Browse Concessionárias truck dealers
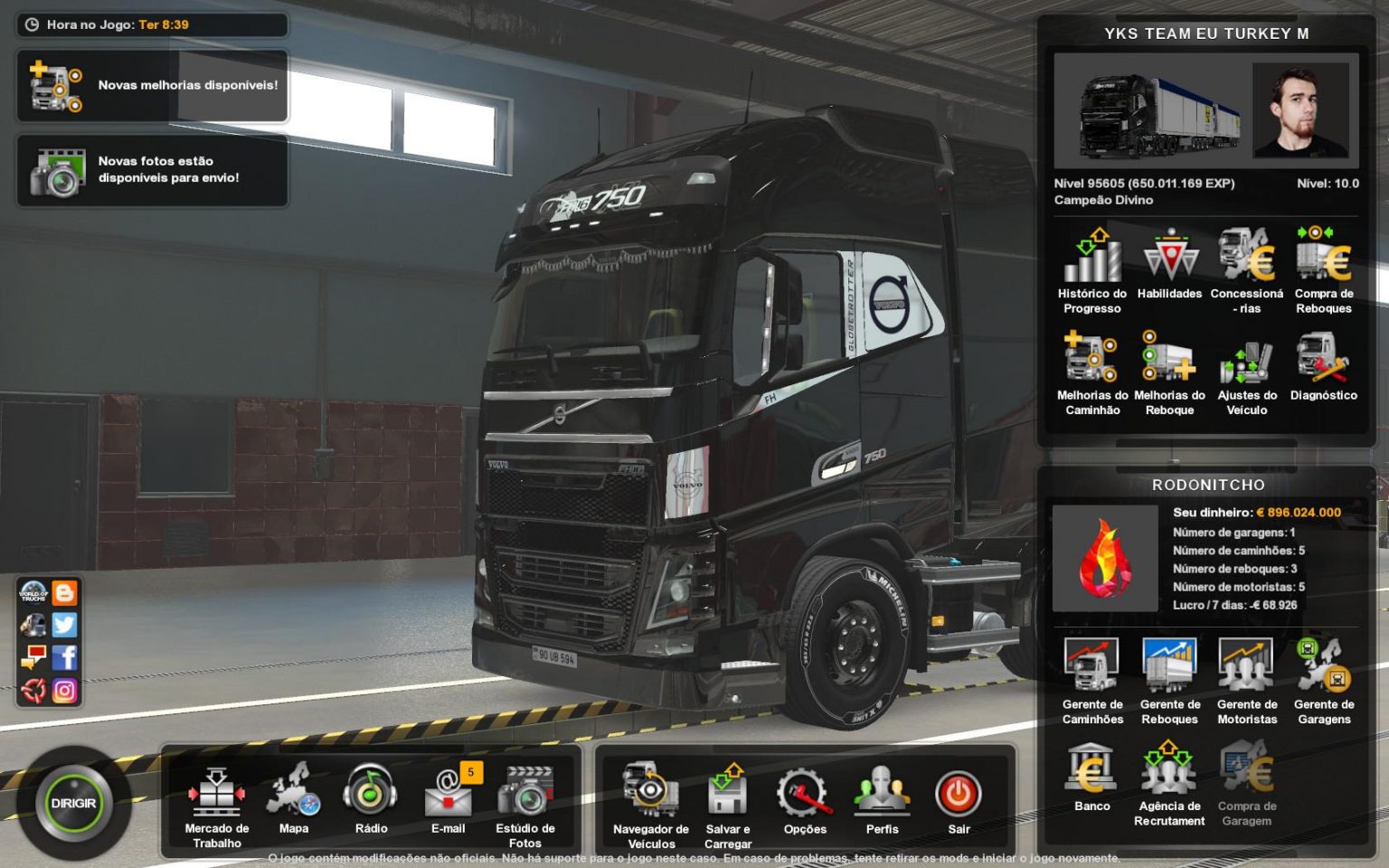Screen dimensions: 1389x868 point(1246,264)
